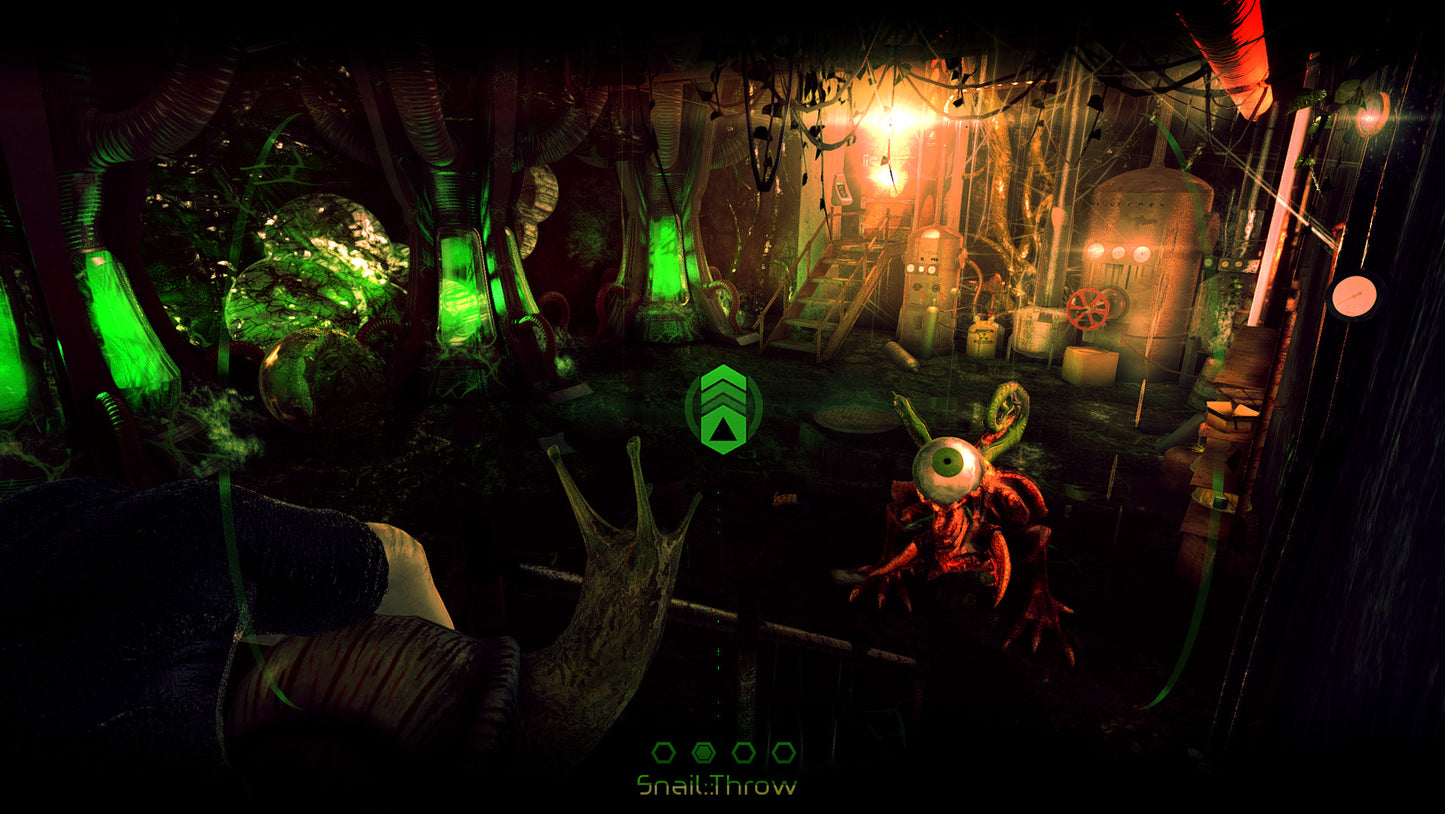This screenshot has height=814, width=1445.
Task: Toggle the first empty hexagon slot
Action: (x=663, y=752)
